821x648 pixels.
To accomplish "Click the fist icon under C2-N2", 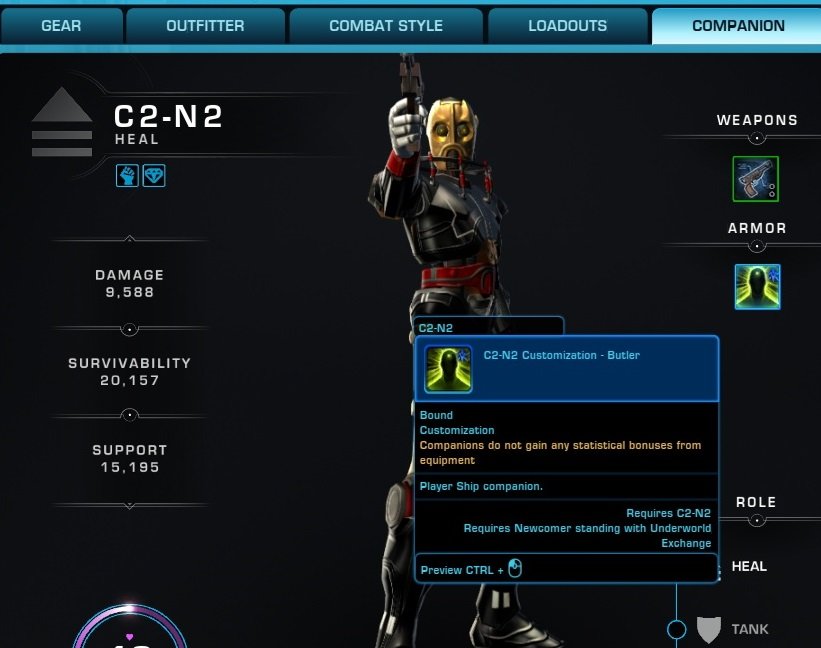I will (x=126, y=176).
